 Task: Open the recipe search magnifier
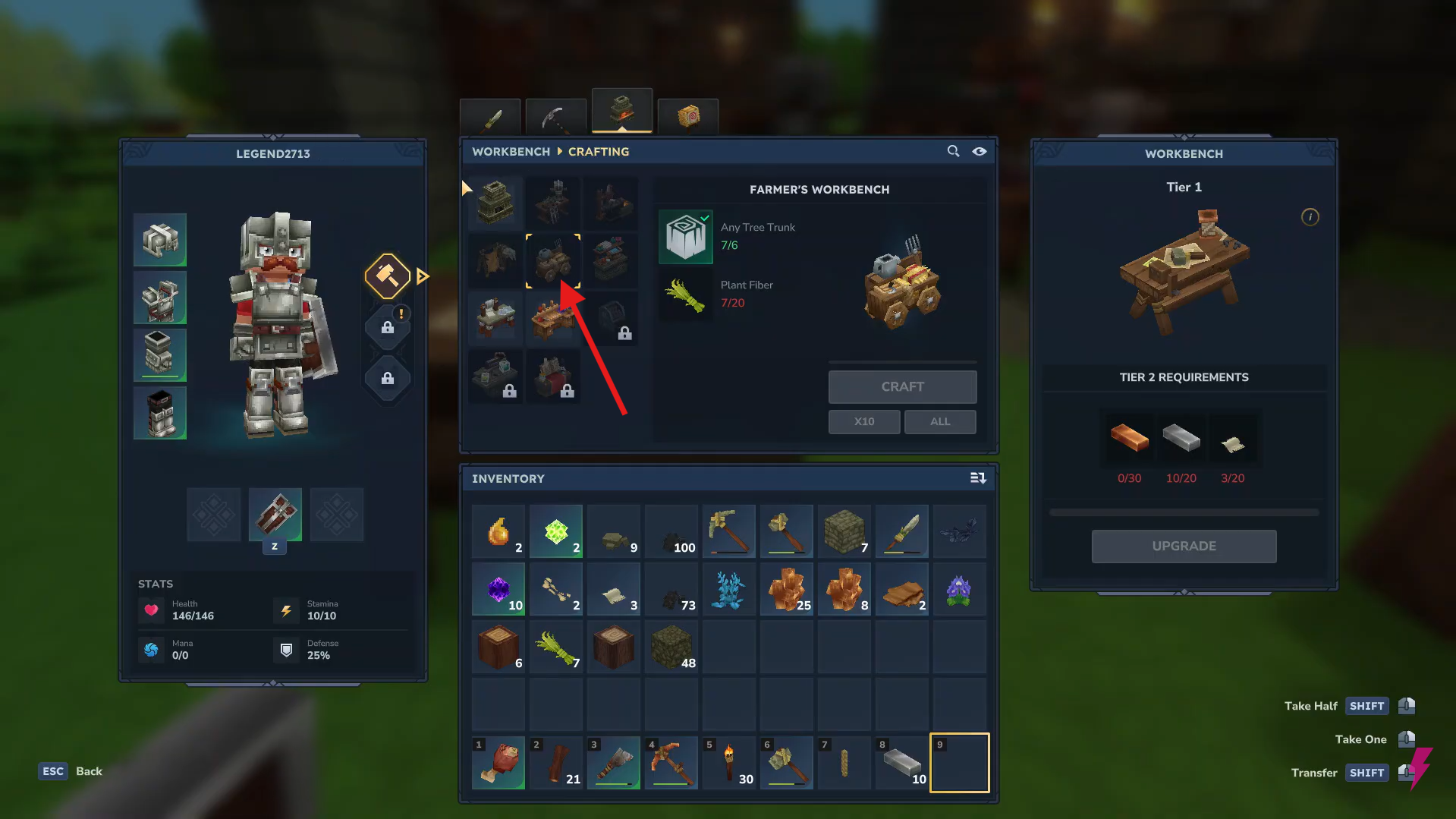pos(953,151)
